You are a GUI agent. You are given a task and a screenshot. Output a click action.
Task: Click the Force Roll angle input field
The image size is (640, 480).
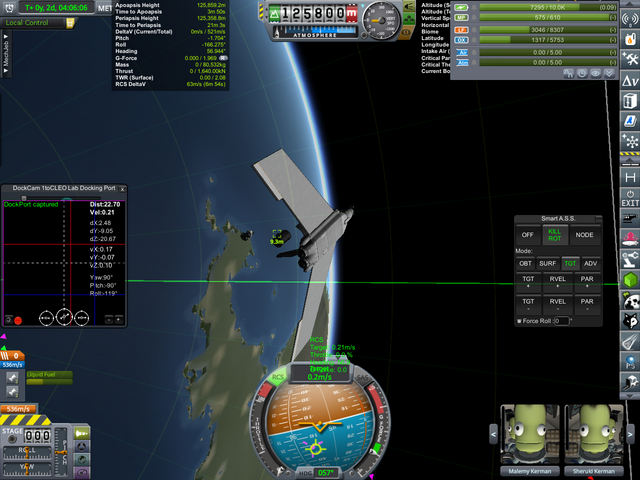click(x=560, y=321)
